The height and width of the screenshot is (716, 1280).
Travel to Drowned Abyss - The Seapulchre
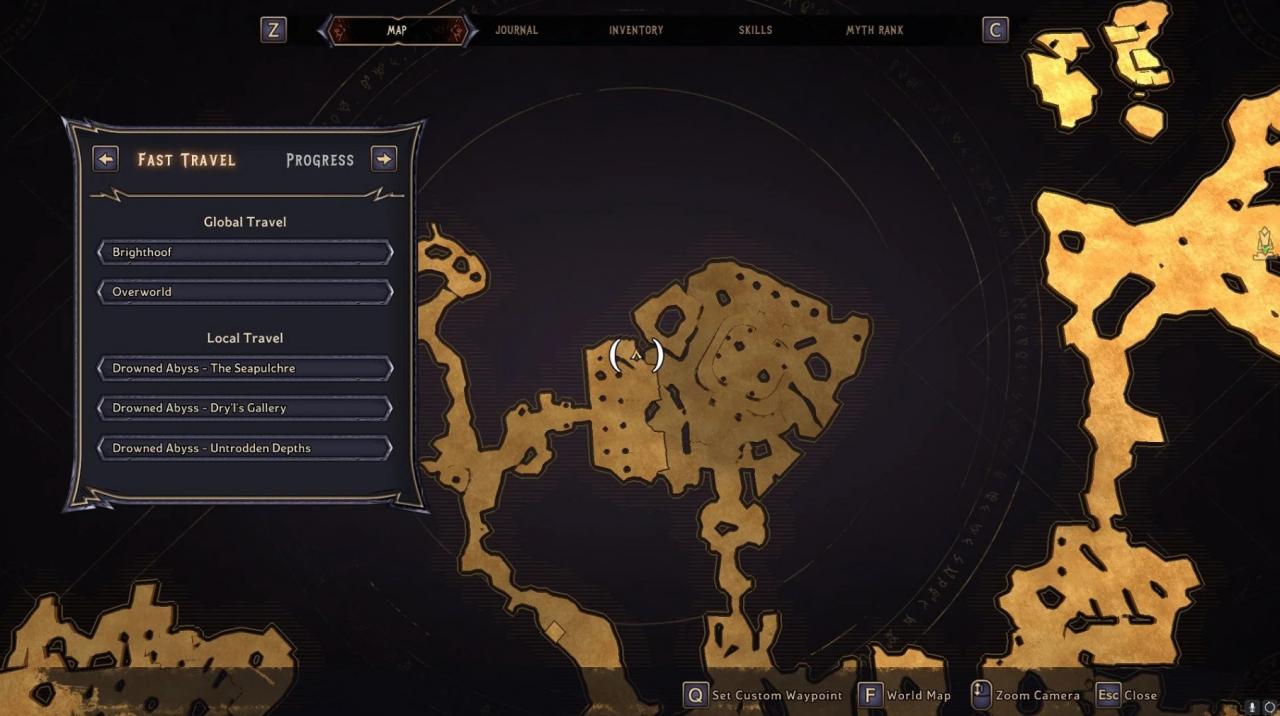[245, 368]
